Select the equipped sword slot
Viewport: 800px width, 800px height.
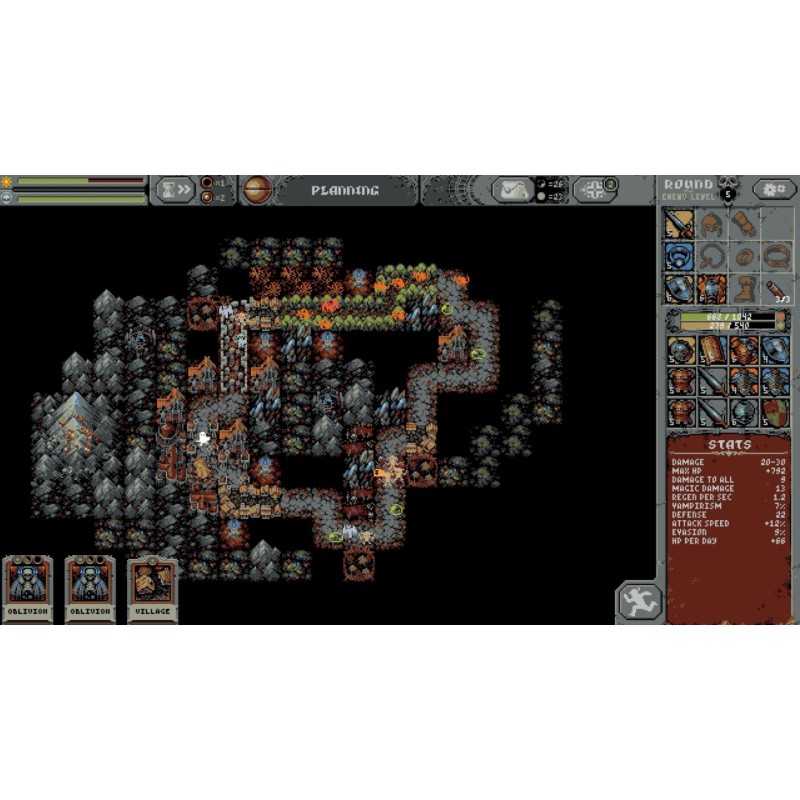click(x=680, y=223)
